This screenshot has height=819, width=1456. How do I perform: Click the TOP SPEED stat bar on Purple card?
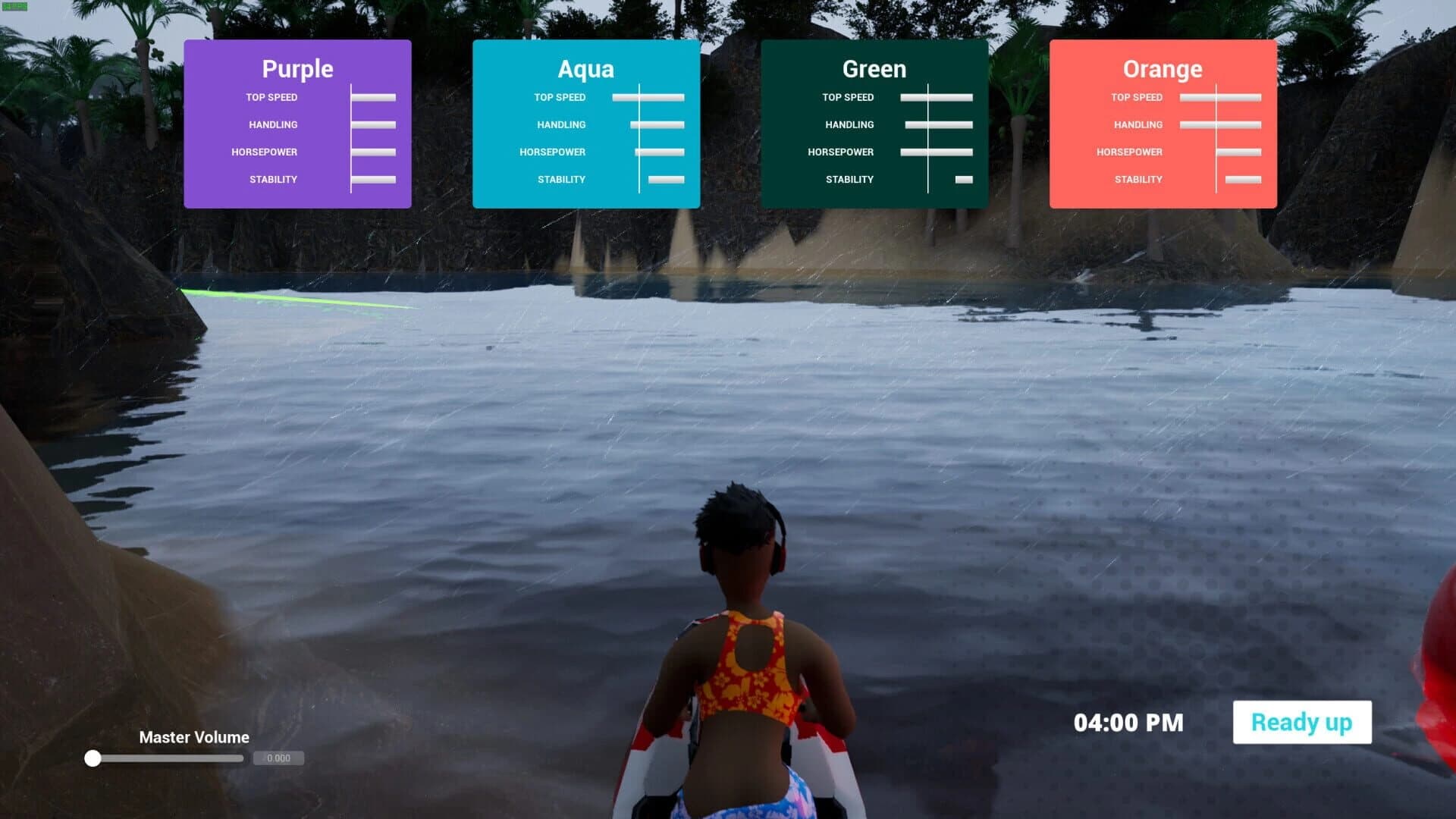[x=373, y=97]
